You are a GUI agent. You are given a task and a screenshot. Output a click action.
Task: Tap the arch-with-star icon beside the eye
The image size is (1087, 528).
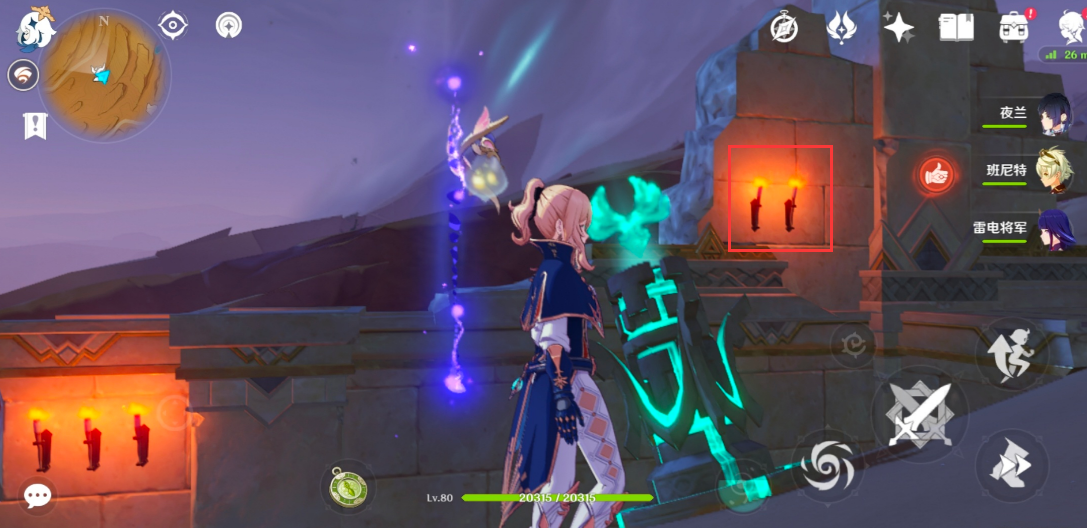click(x=229, y=25)
